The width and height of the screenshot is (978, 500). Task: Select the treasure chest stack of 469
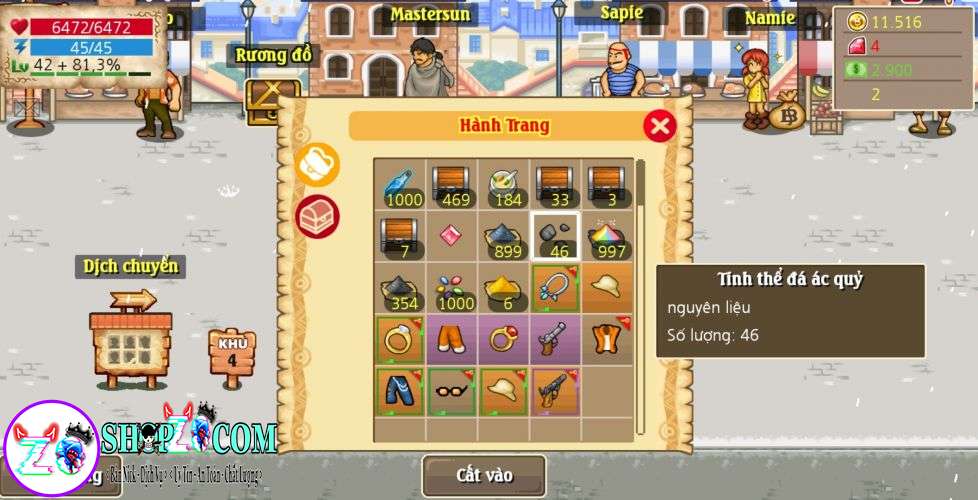click(x=452, y=185)
